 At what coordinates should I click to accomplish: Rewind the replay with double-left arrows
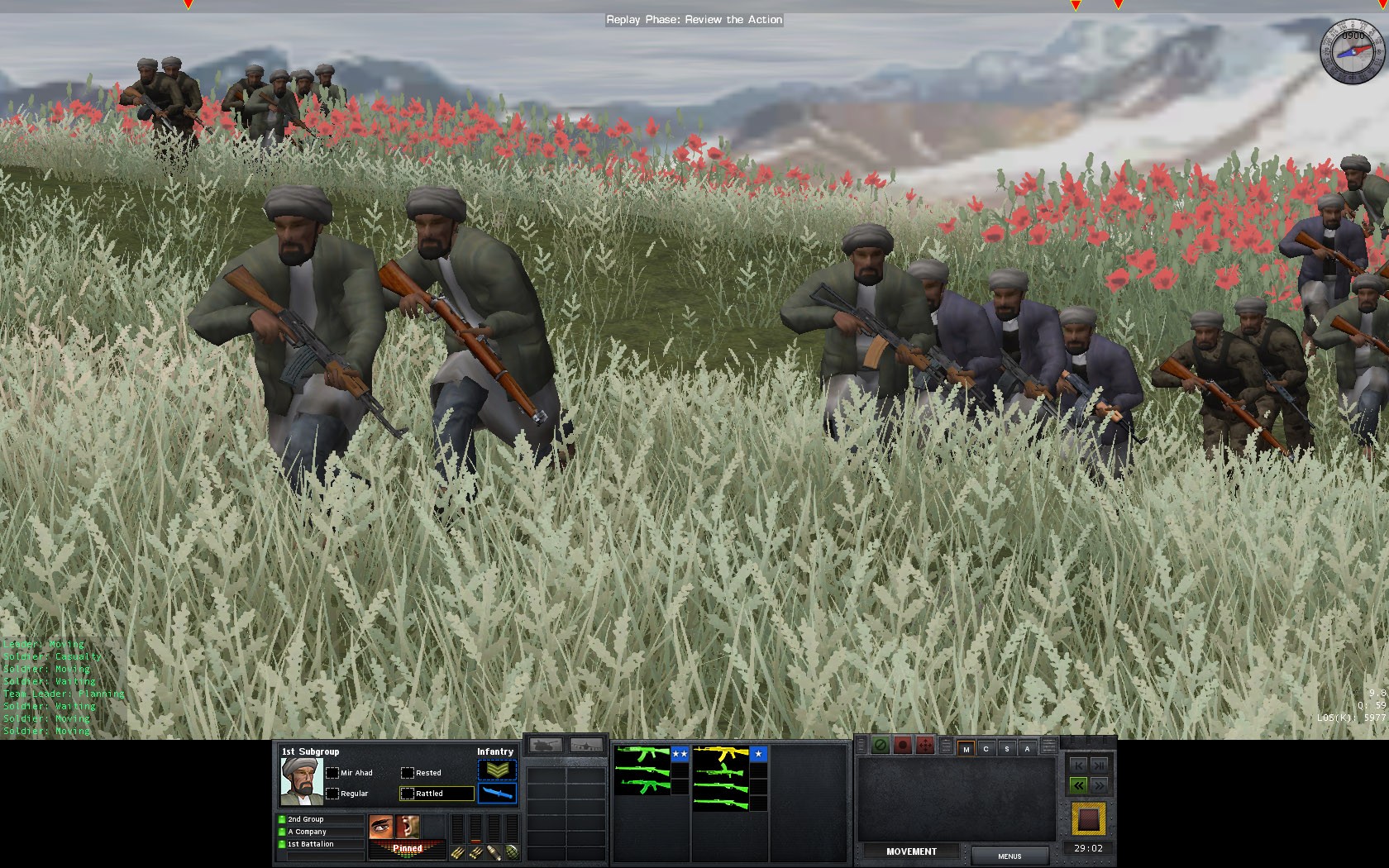click(x=1078, y=785)
